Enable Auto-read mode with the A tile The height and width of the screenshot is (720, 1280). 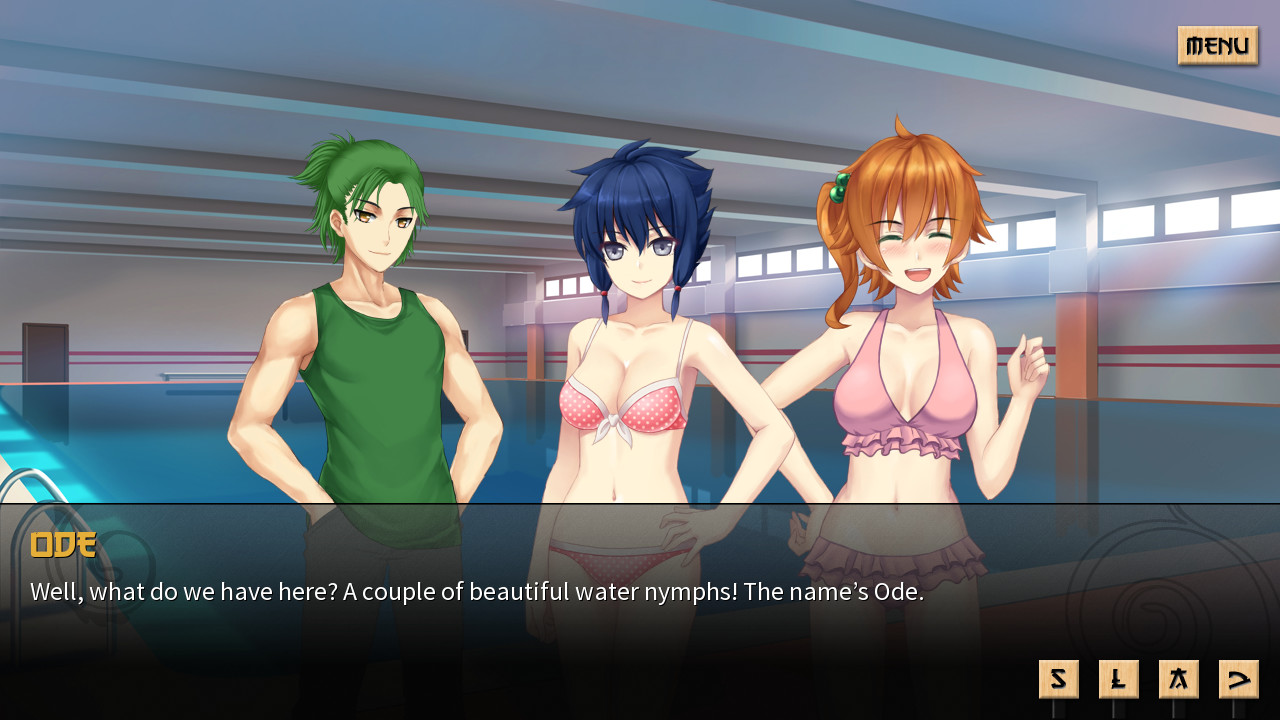pyautogui.click(x=1178, y=678)
